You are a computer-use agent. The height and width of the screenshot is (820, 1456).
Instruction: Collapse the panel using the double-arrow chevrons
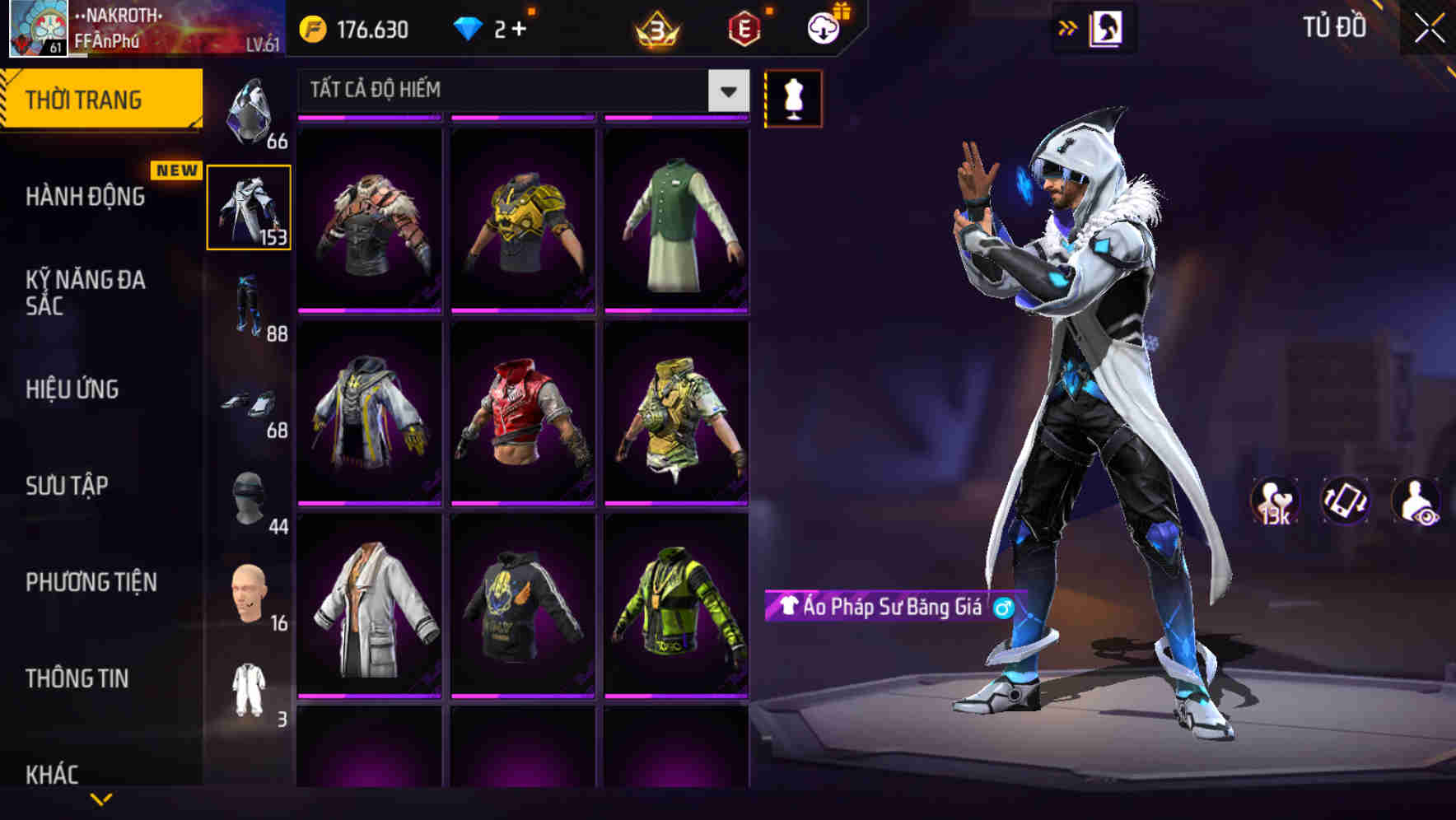[x=1067, y=27]
